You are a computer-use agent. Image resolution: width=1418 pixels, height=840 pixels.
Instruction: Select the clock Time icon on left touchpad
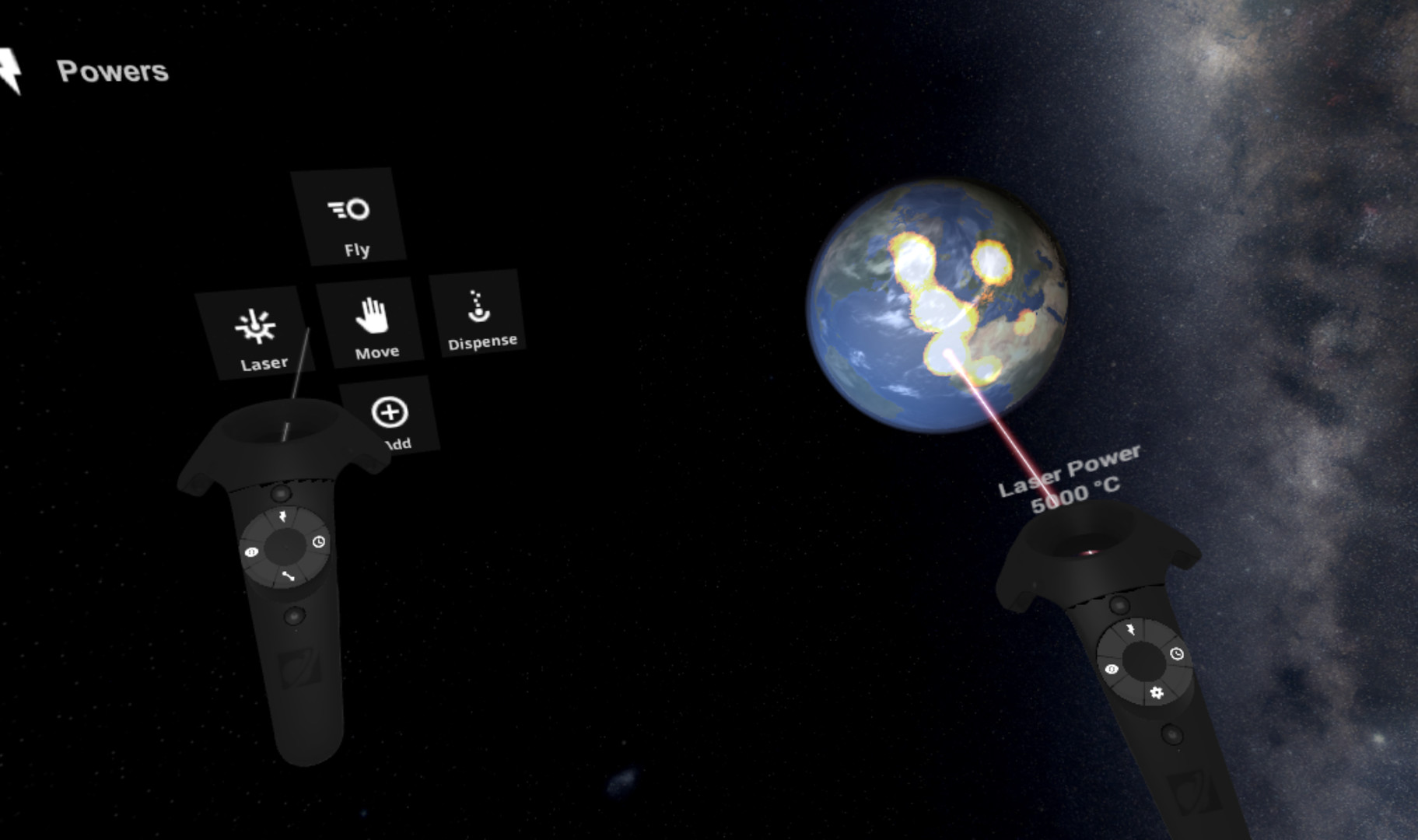(318, 542)
